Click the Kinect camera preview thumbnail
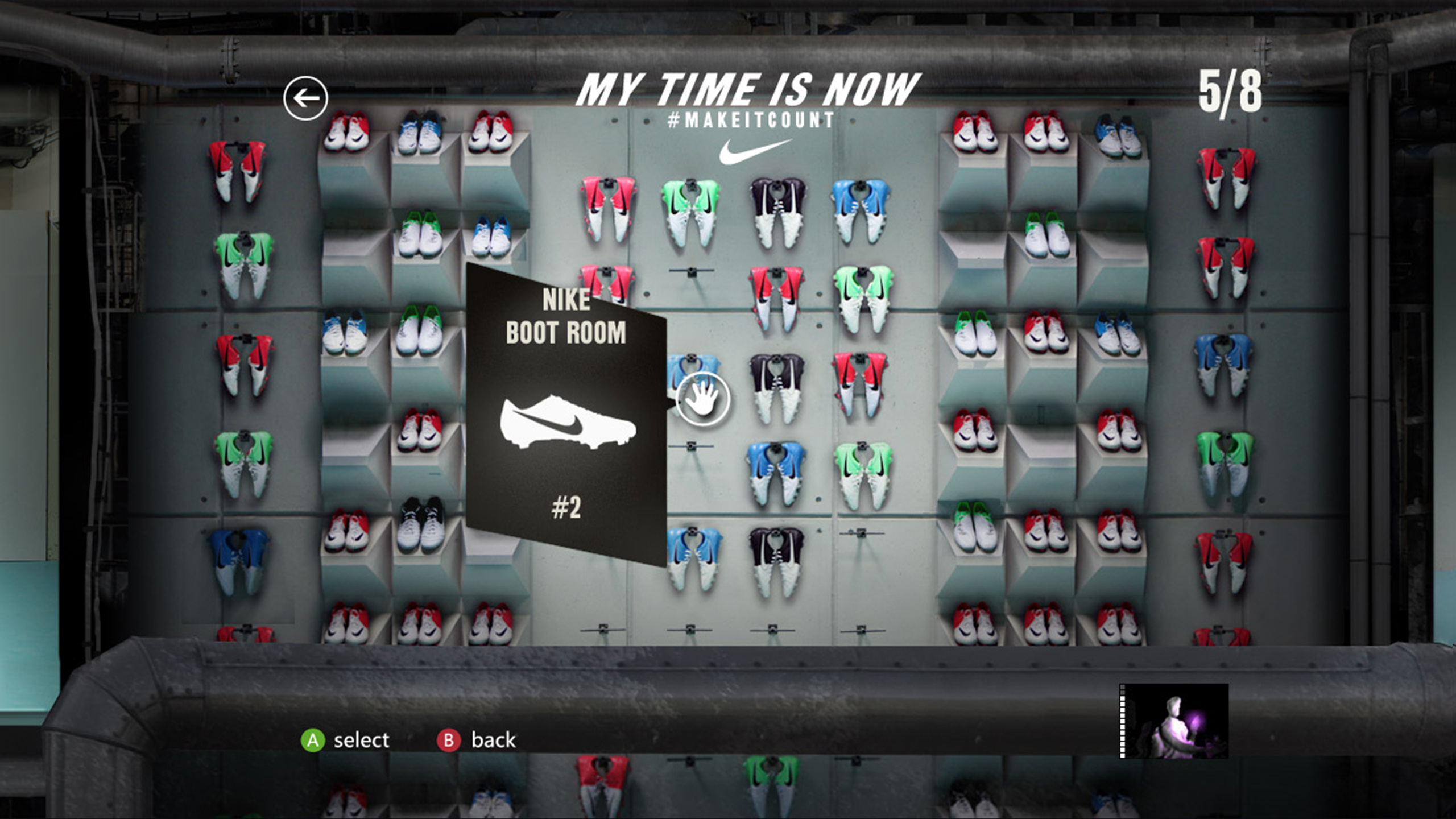Viewport: 1456px width, 819px height. coord(1174,721)
